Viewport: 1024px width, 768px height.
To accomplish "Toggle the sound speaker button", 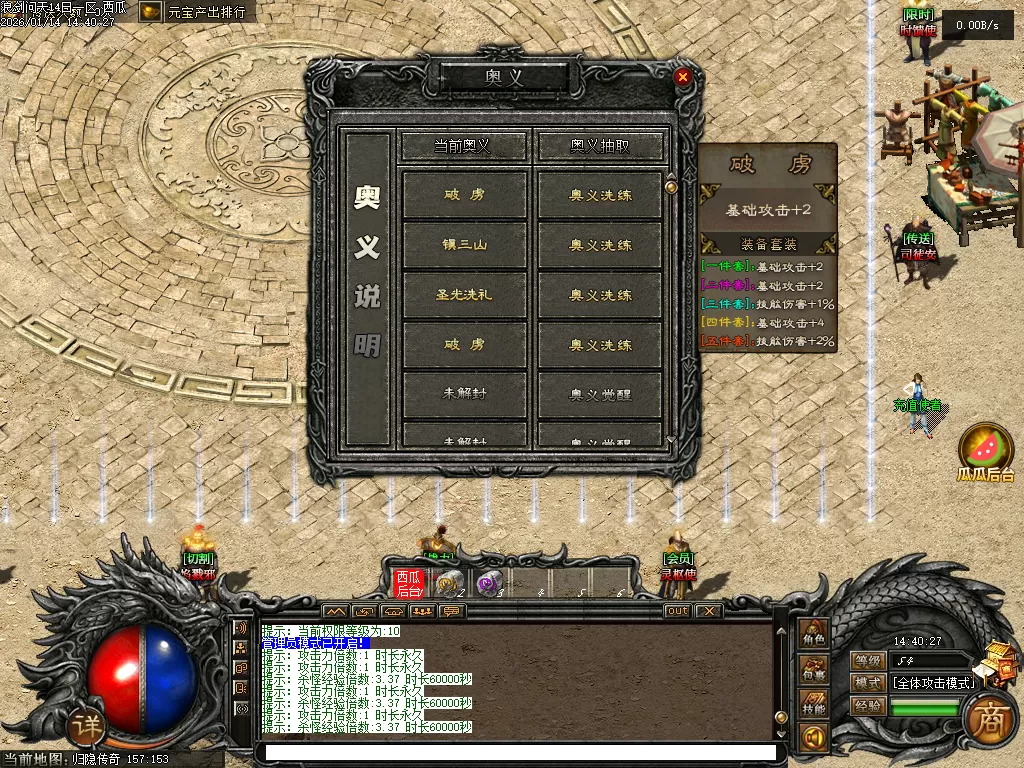I will (x=813, y=739).
